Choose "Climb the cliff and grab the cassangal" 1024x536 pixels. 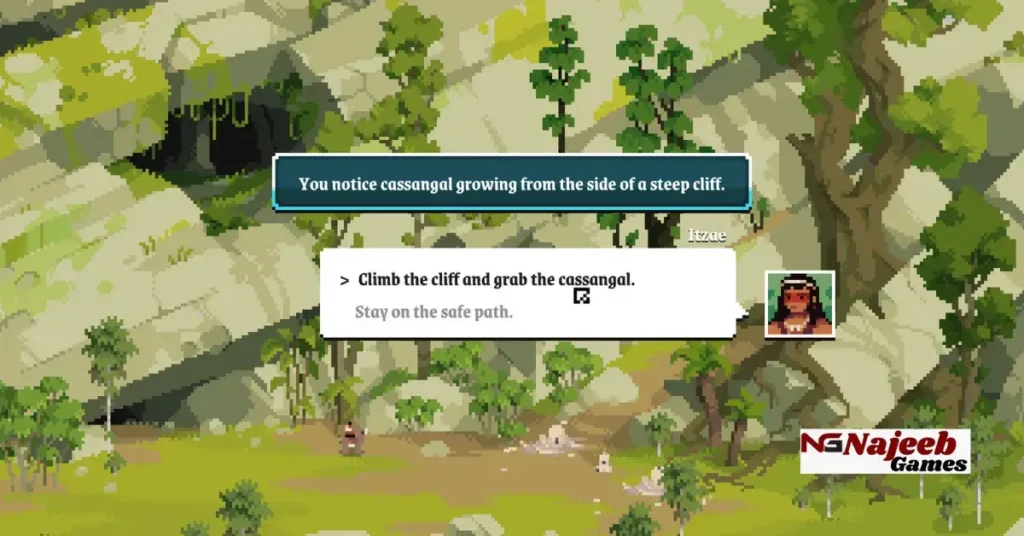tap(495, 280)
